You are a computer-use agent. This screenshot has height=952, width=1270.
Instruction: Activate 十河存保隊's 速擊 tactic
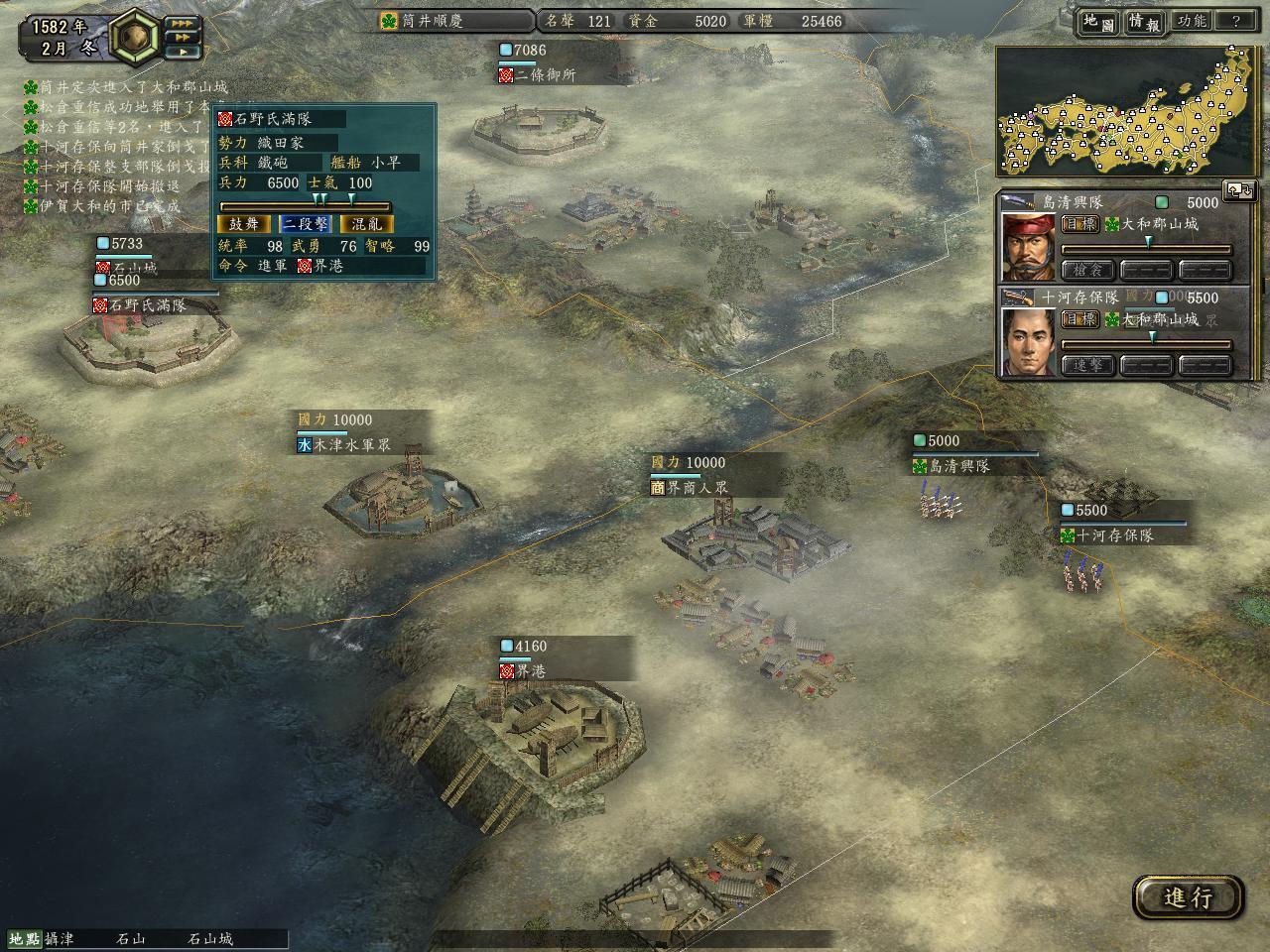pos(1087,366)
